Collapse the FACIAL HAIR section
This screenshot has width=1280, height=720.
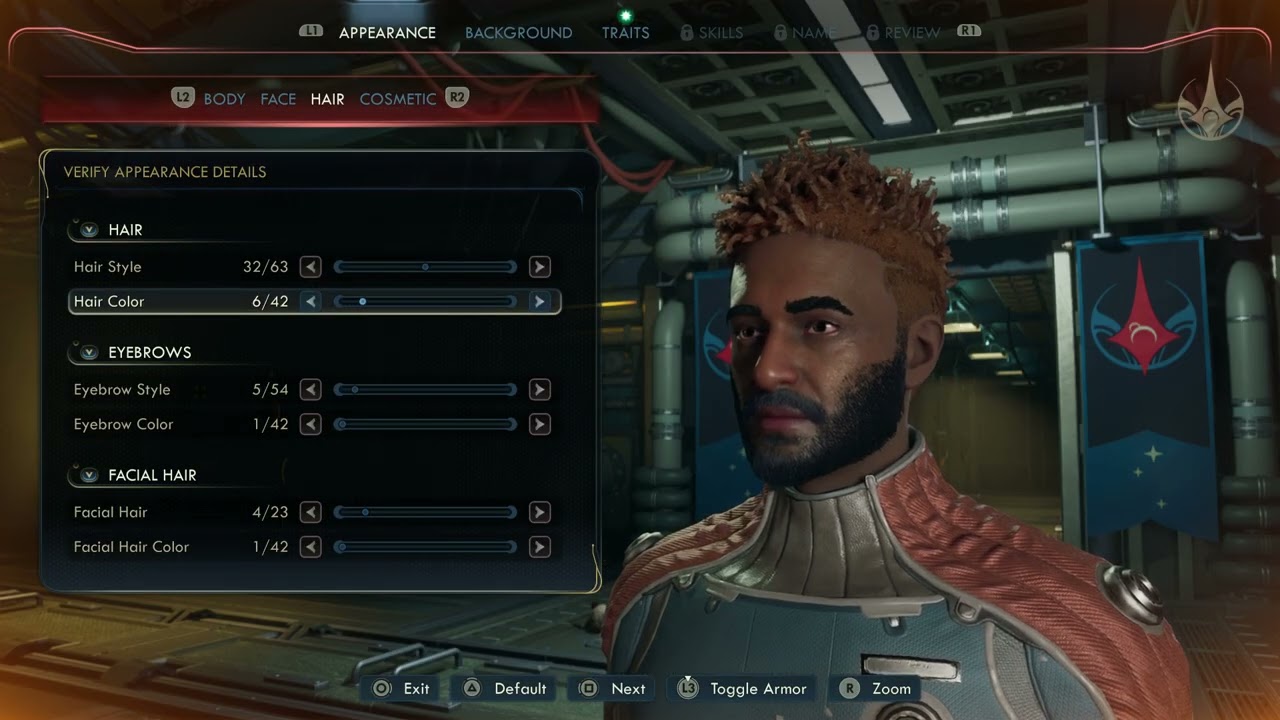tap(88, 474)
